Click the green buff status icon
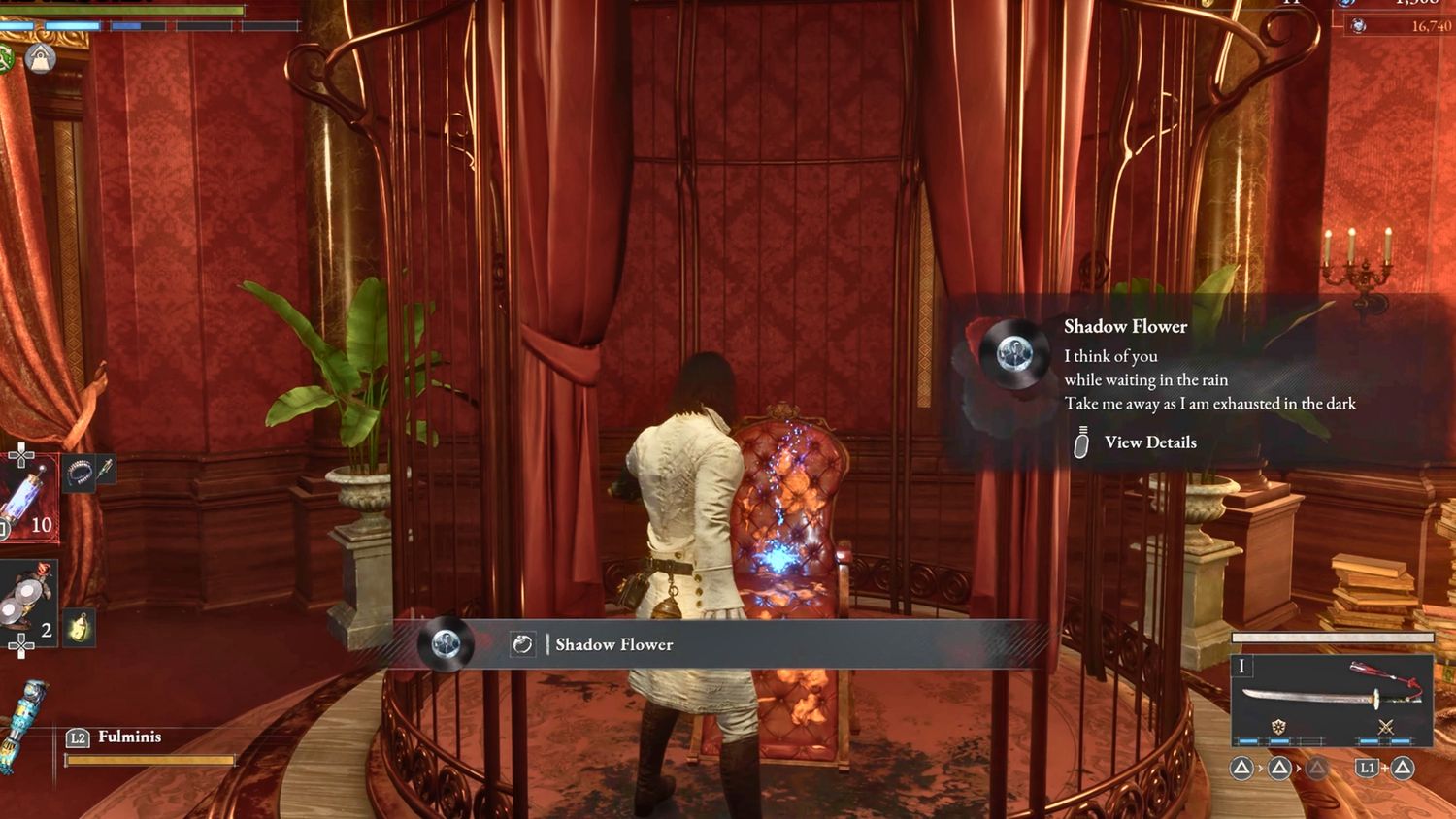 pyautogui.click(x=6, y=59)
